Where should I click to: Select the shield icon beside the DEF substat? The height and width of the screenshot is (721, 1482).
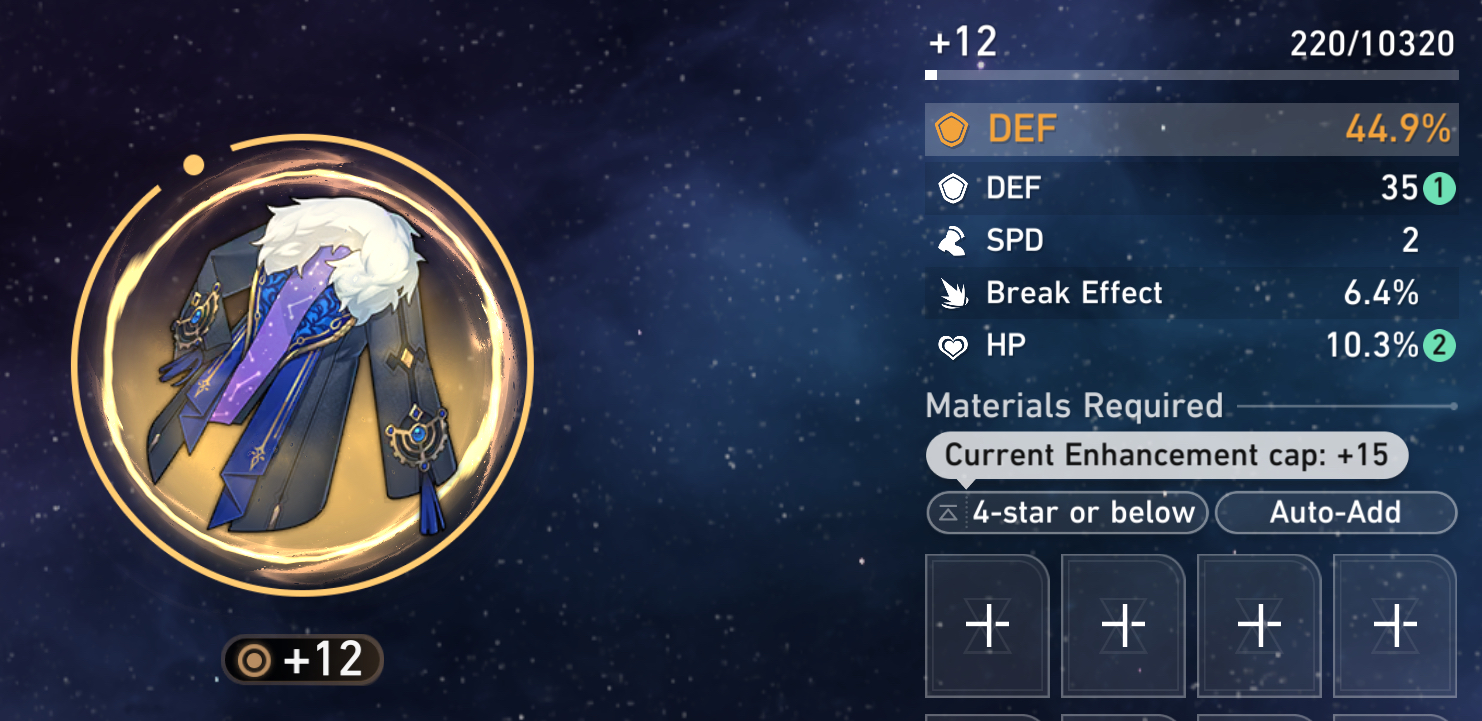coord(952,187)
